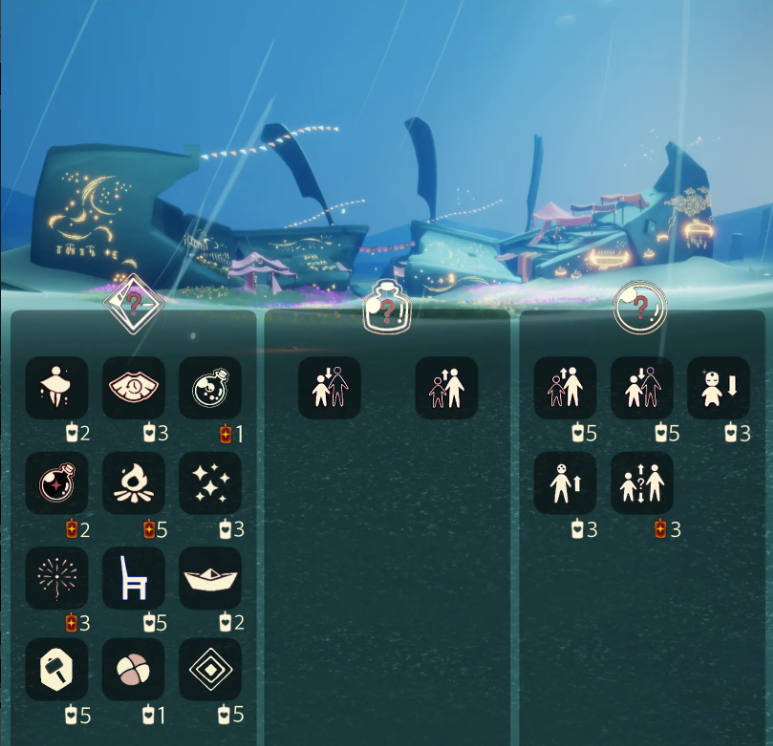Screen dimensions: 773x746
Task: Select the fireworks burst item
Action: [57, 578]
